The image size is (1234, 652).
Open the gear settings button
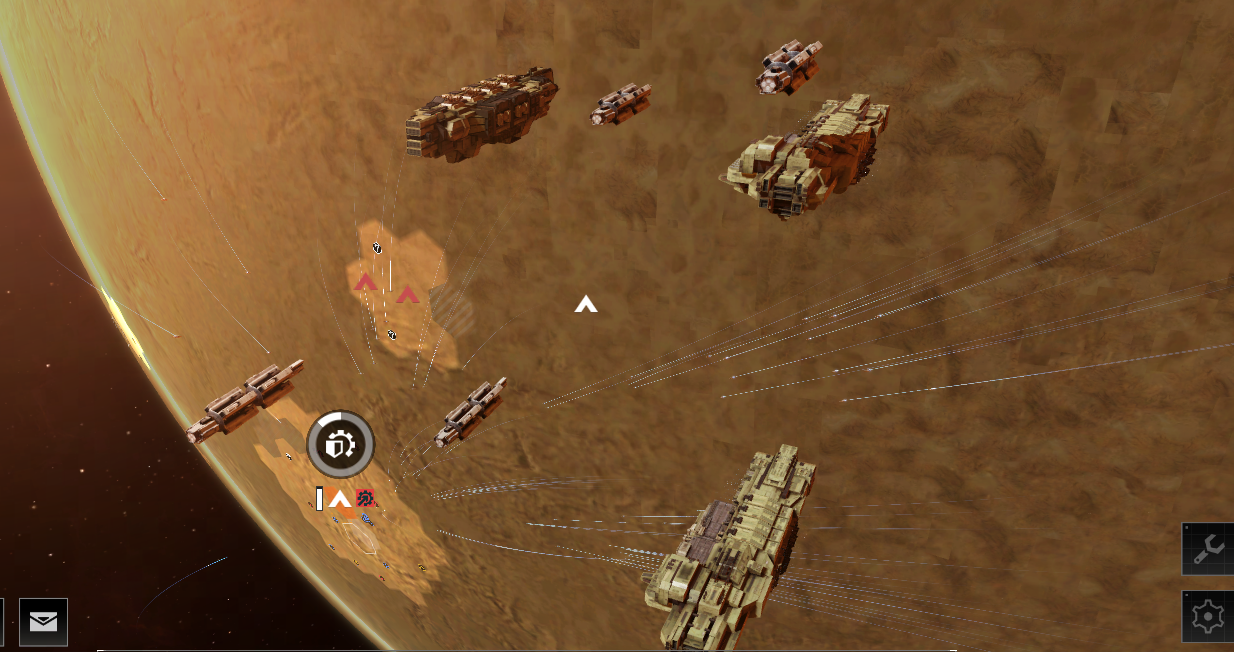pyautogui.click(x=1208, y=617)
